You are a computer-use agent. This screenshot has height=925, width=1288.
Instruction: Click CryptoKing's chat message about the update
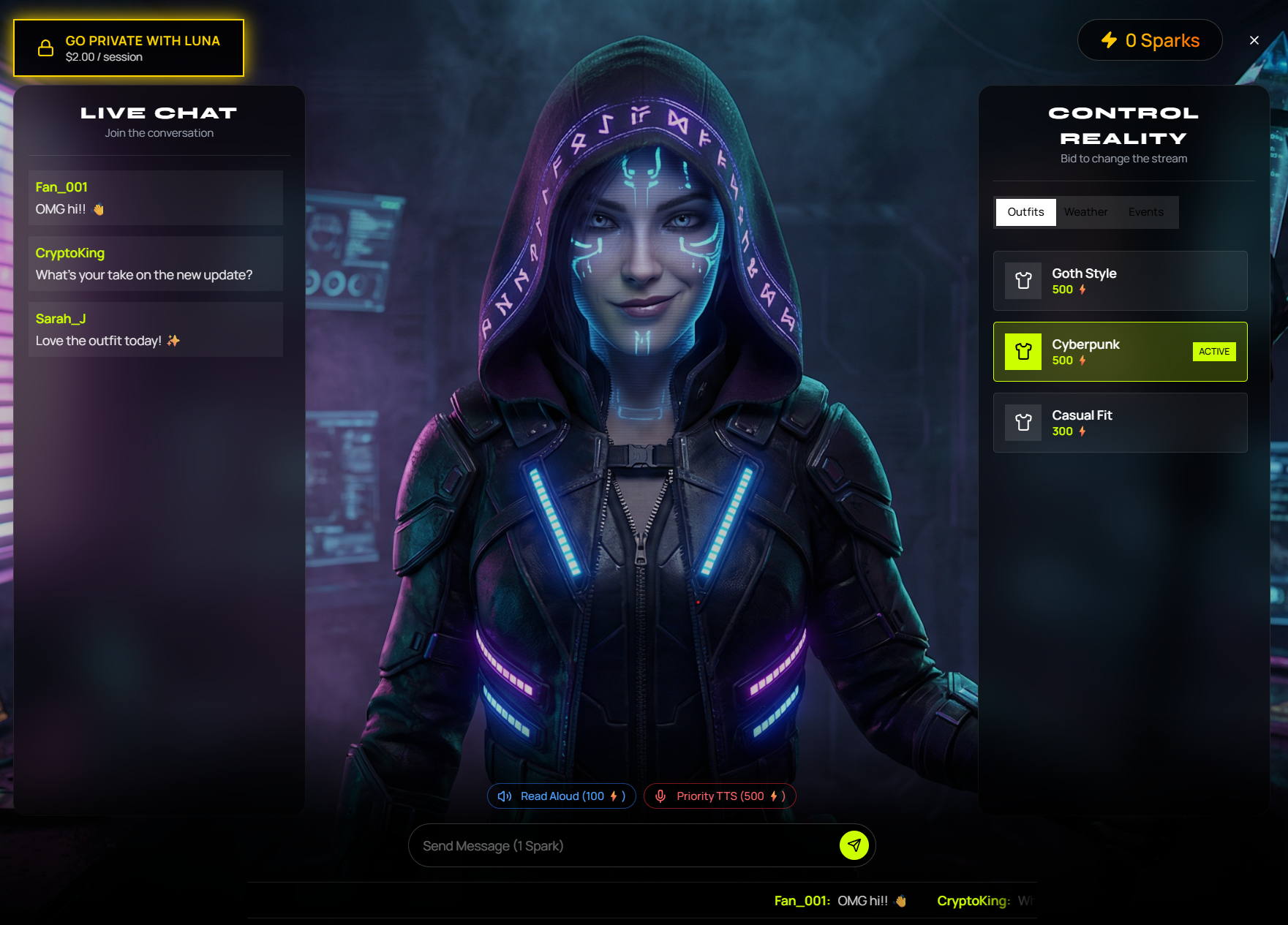point(155,264)
